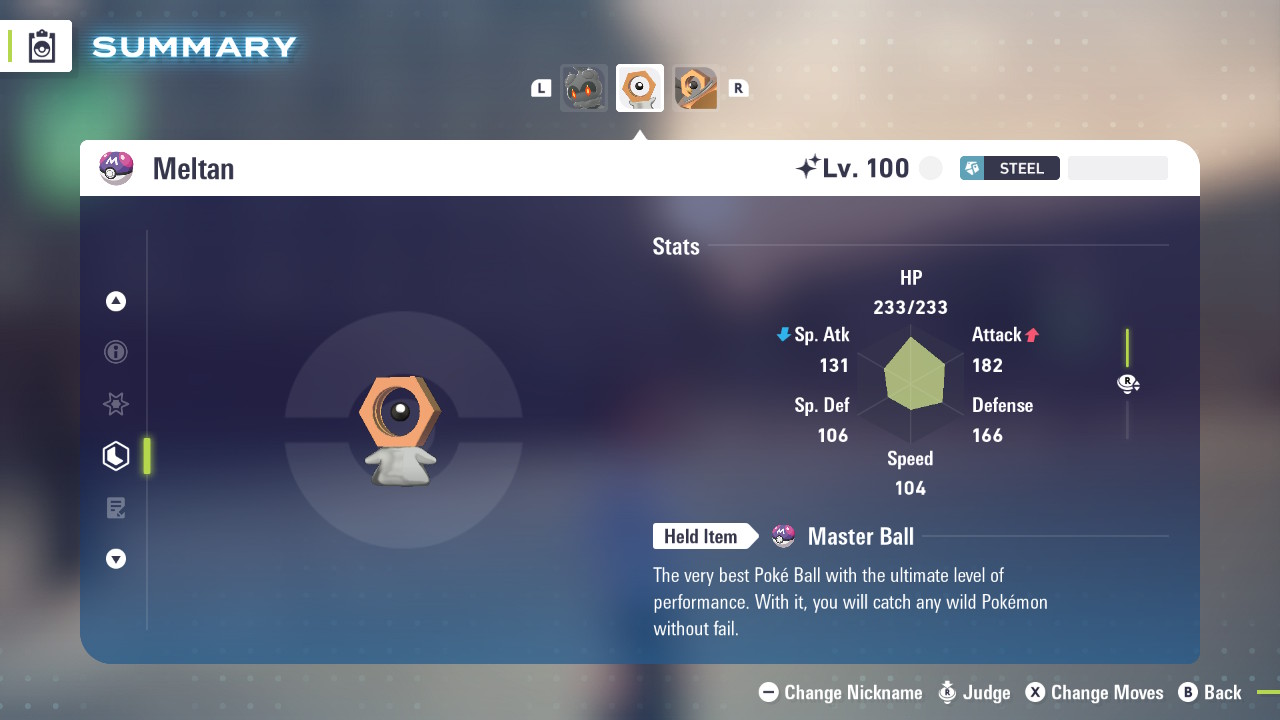This screenshot has width=1280, height=720.
Task: Select the ribbons star icon in the sidebar
Action: click(115, 404)
